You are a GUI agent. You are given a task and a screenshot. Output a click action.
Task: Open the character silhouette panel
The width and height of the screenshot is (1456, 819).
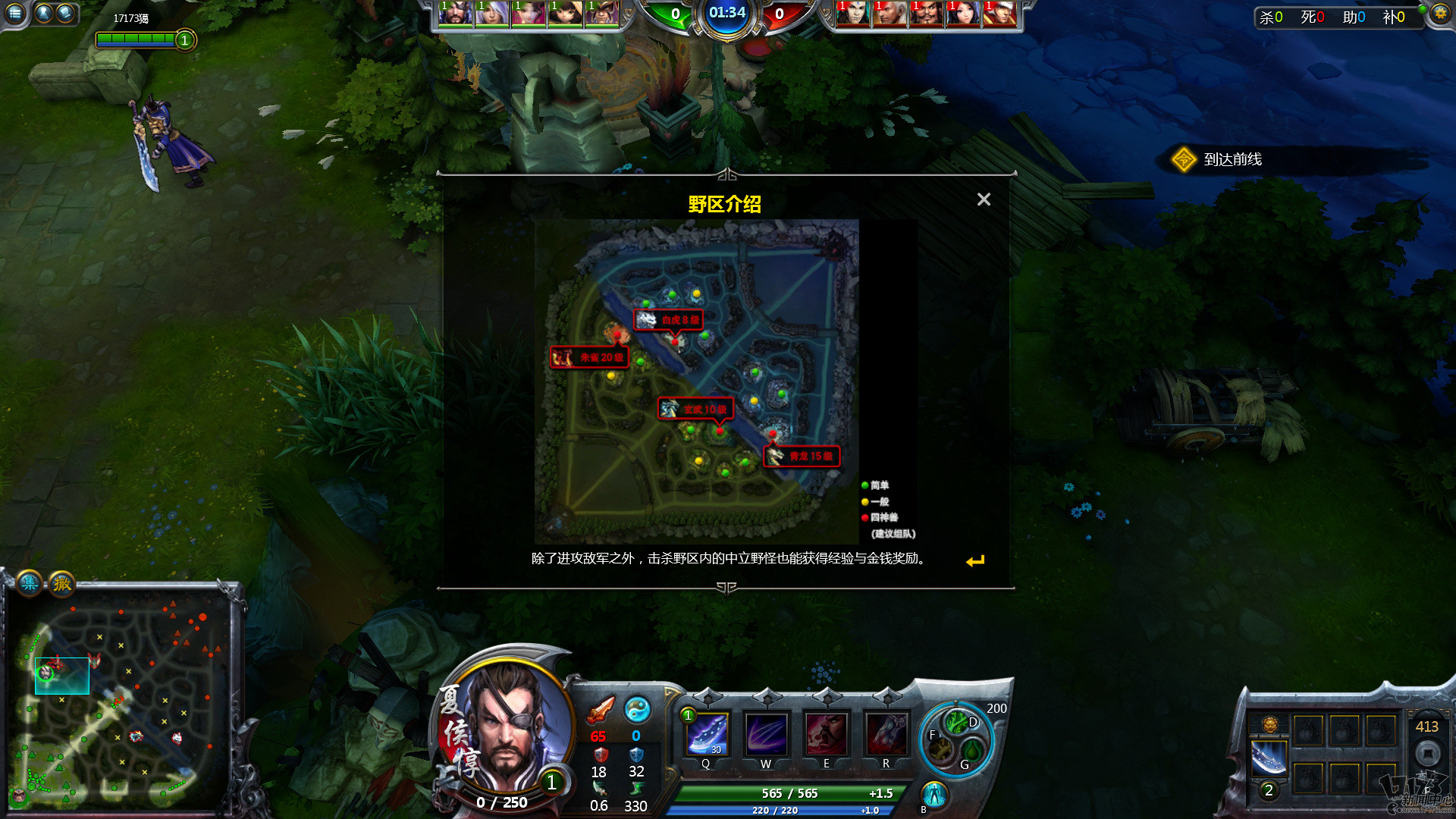pos(44,13)
